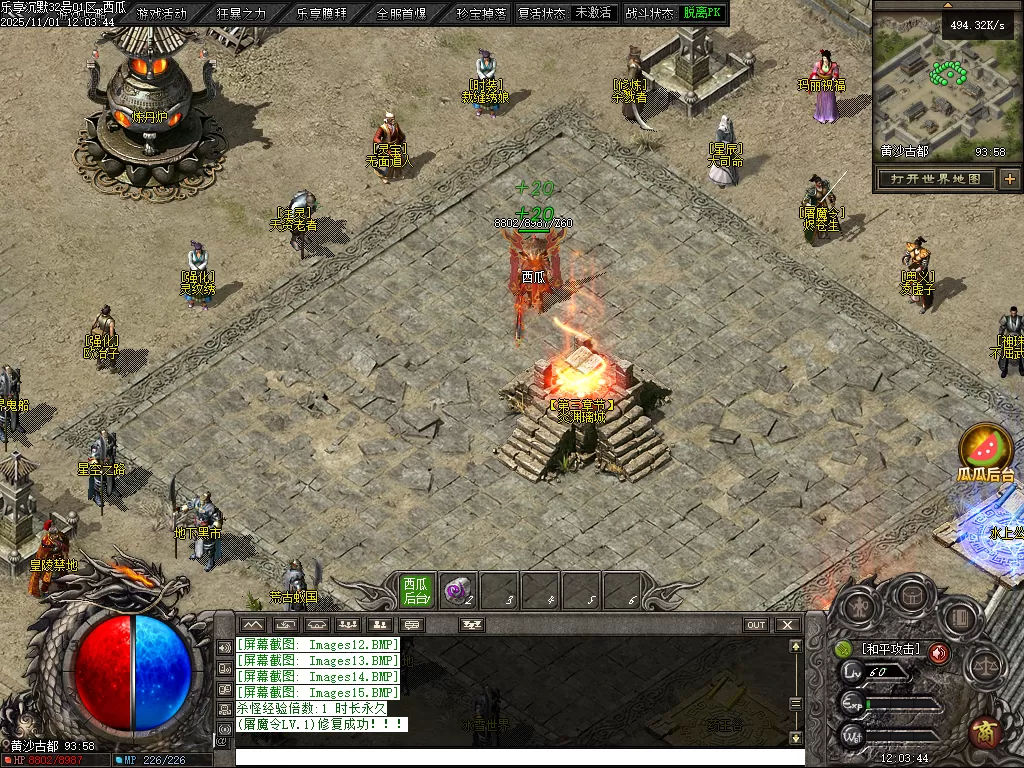Select the 乐享膜拜 top button
This screenshot has width=1024, height=768.
tap(321, 14)
